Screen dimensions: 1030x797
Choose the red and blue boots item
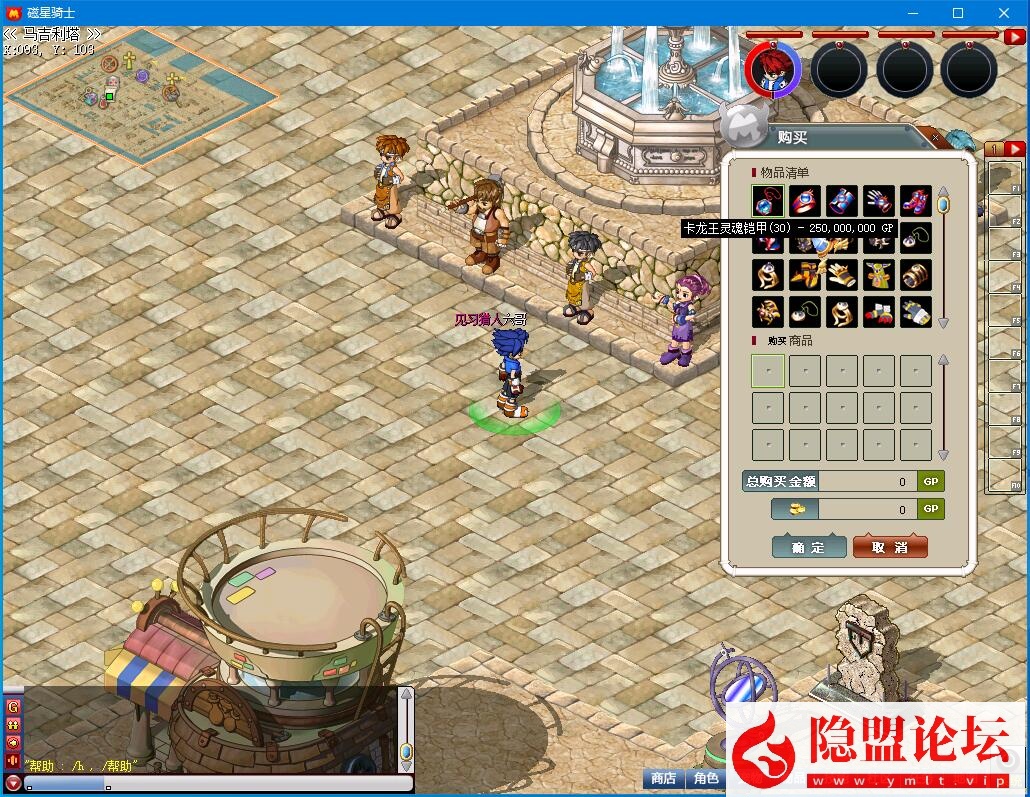[915, 200]
